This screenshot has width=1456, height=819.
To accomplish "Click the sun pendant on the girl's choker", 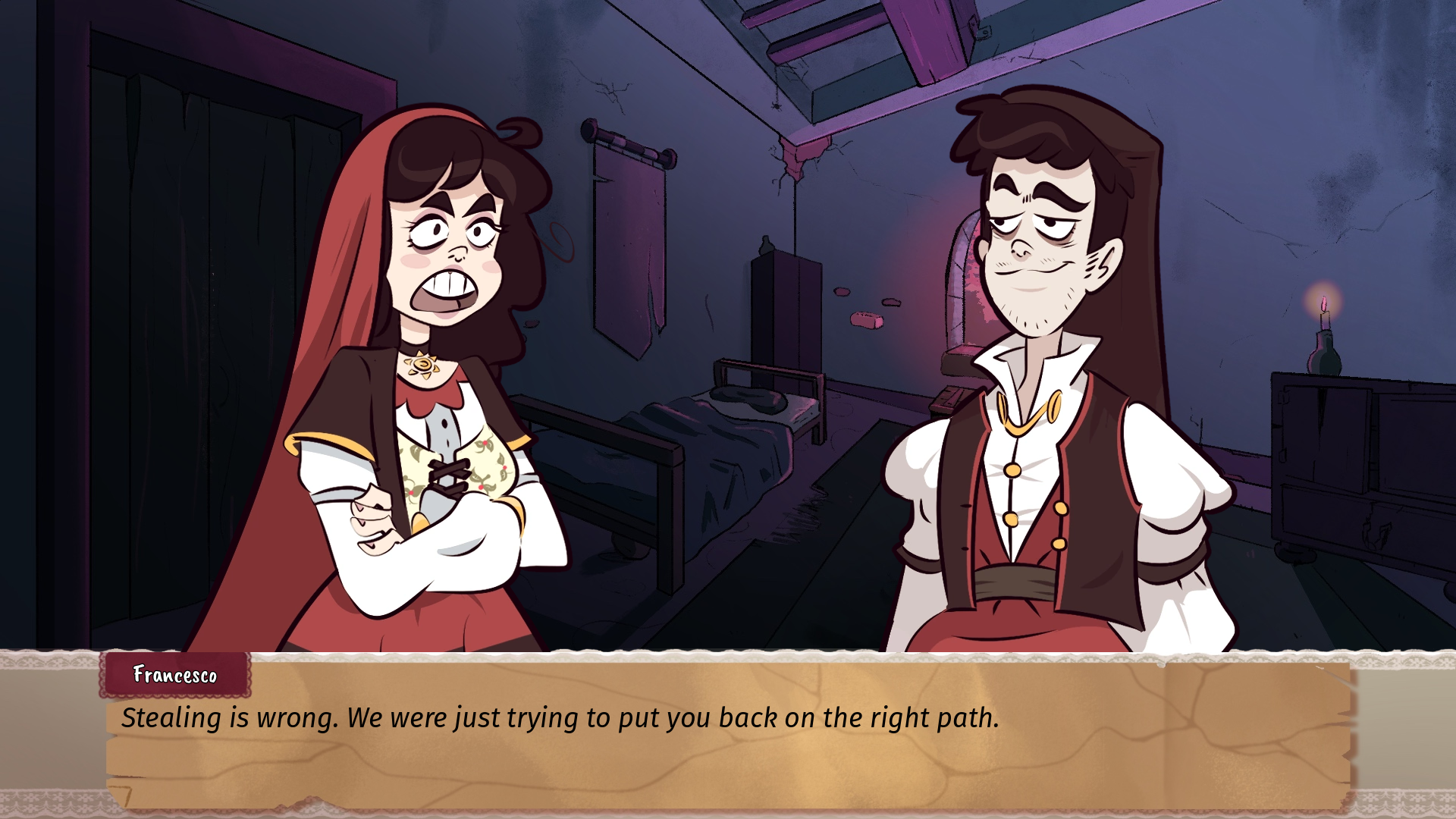I will coord(425,366).
